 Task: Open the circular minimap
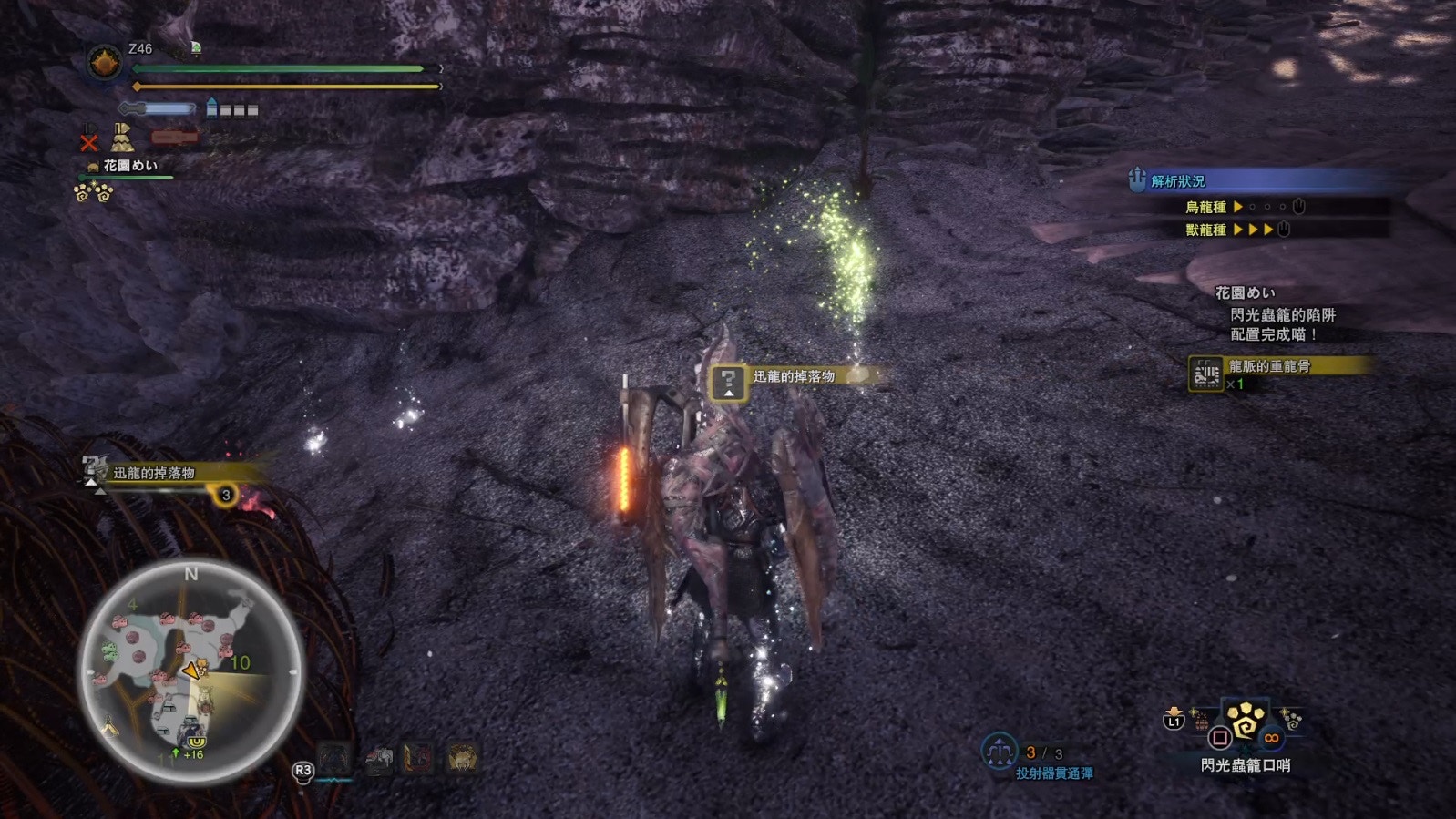(190, 672)
